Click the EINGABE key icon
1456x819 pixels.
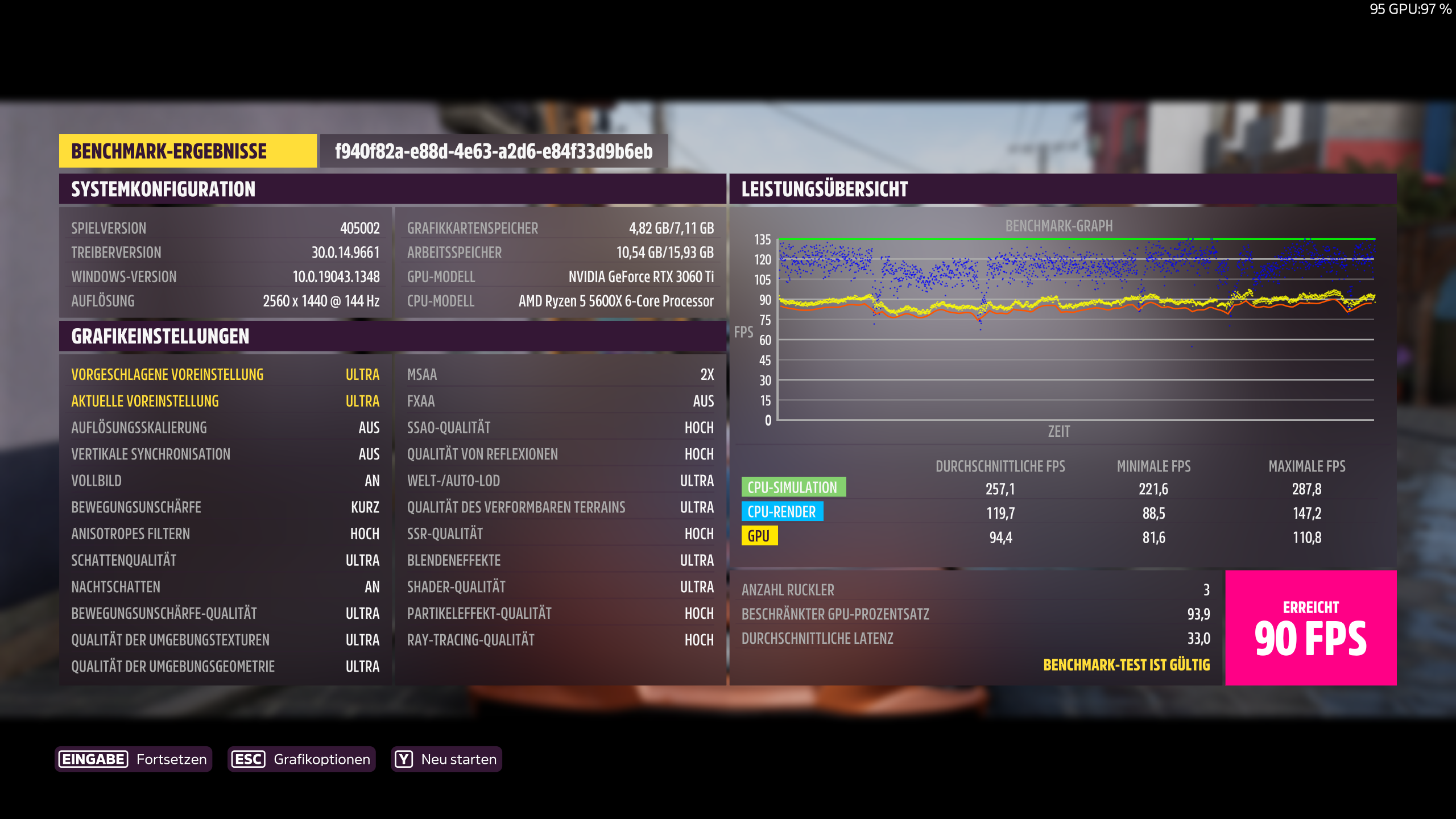pos(93,758)
